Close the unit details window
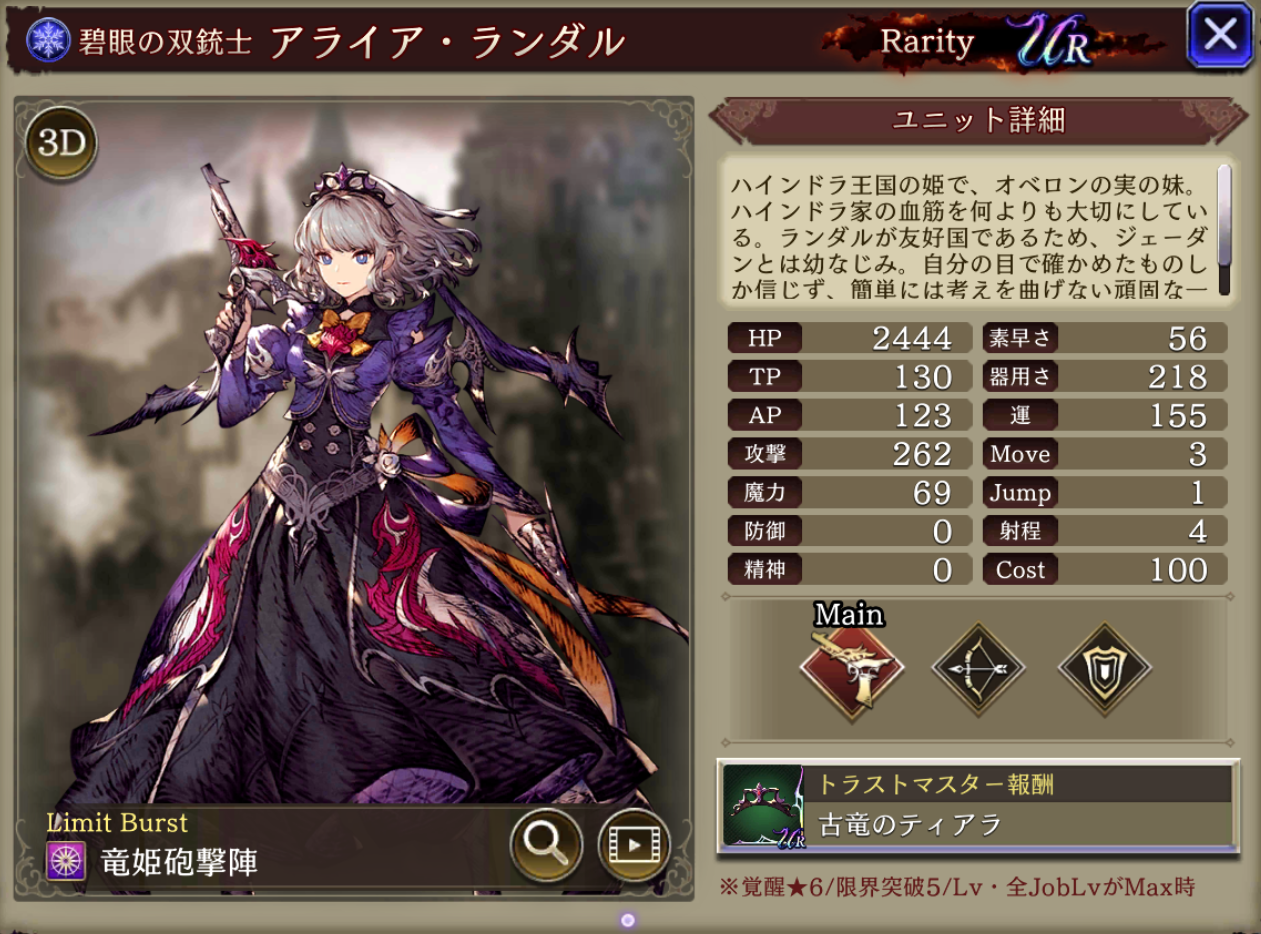The width and height of the screenshot is (1261, 934). 1219,35
